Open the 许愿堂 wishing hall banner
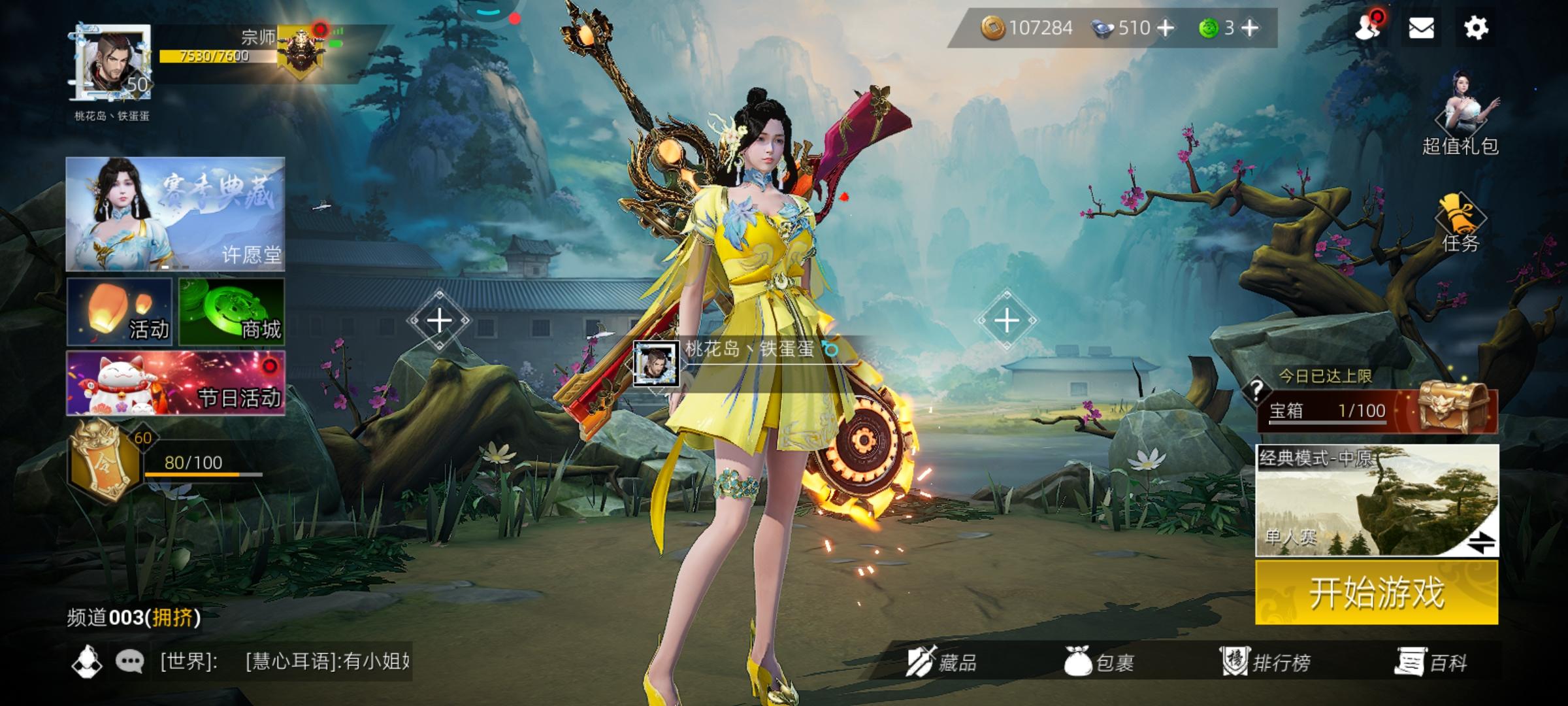 click(175, 214)
